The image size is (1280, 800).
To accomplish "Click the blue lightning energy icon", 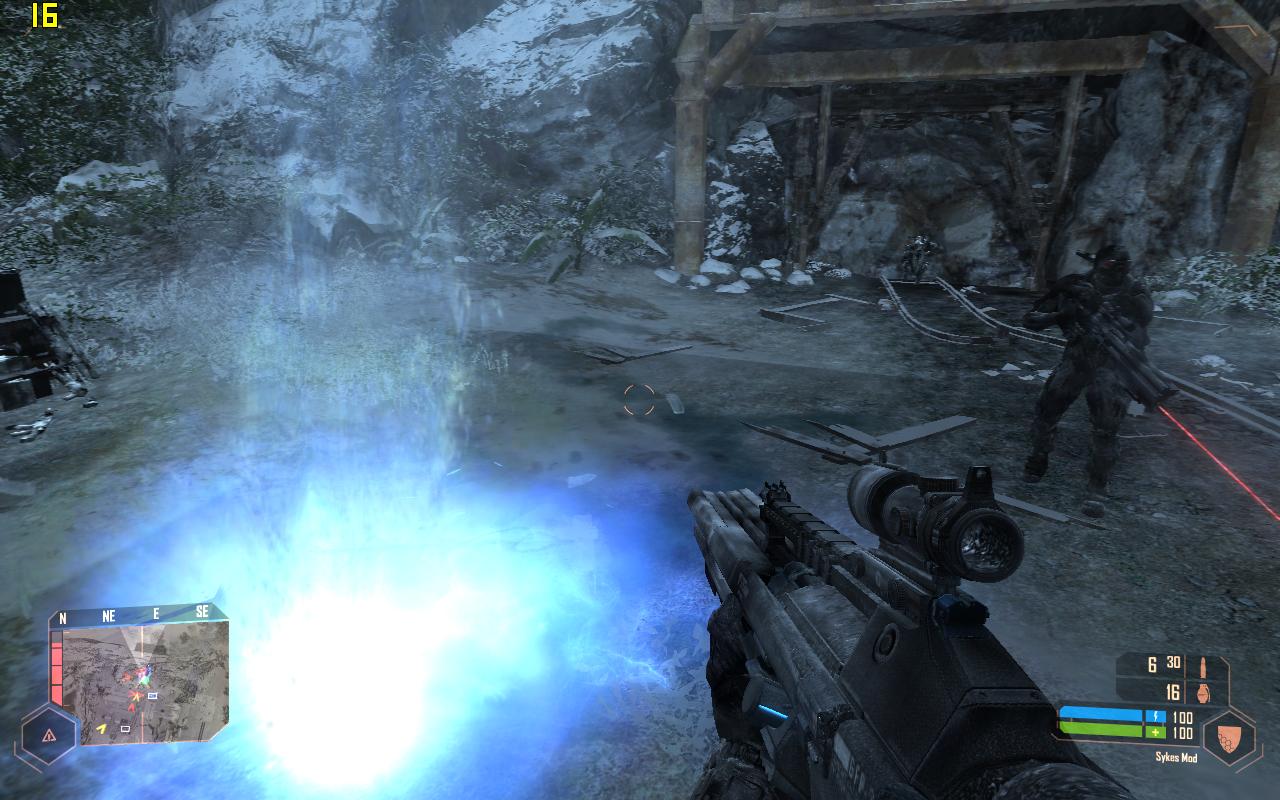I will [1155, 716].
